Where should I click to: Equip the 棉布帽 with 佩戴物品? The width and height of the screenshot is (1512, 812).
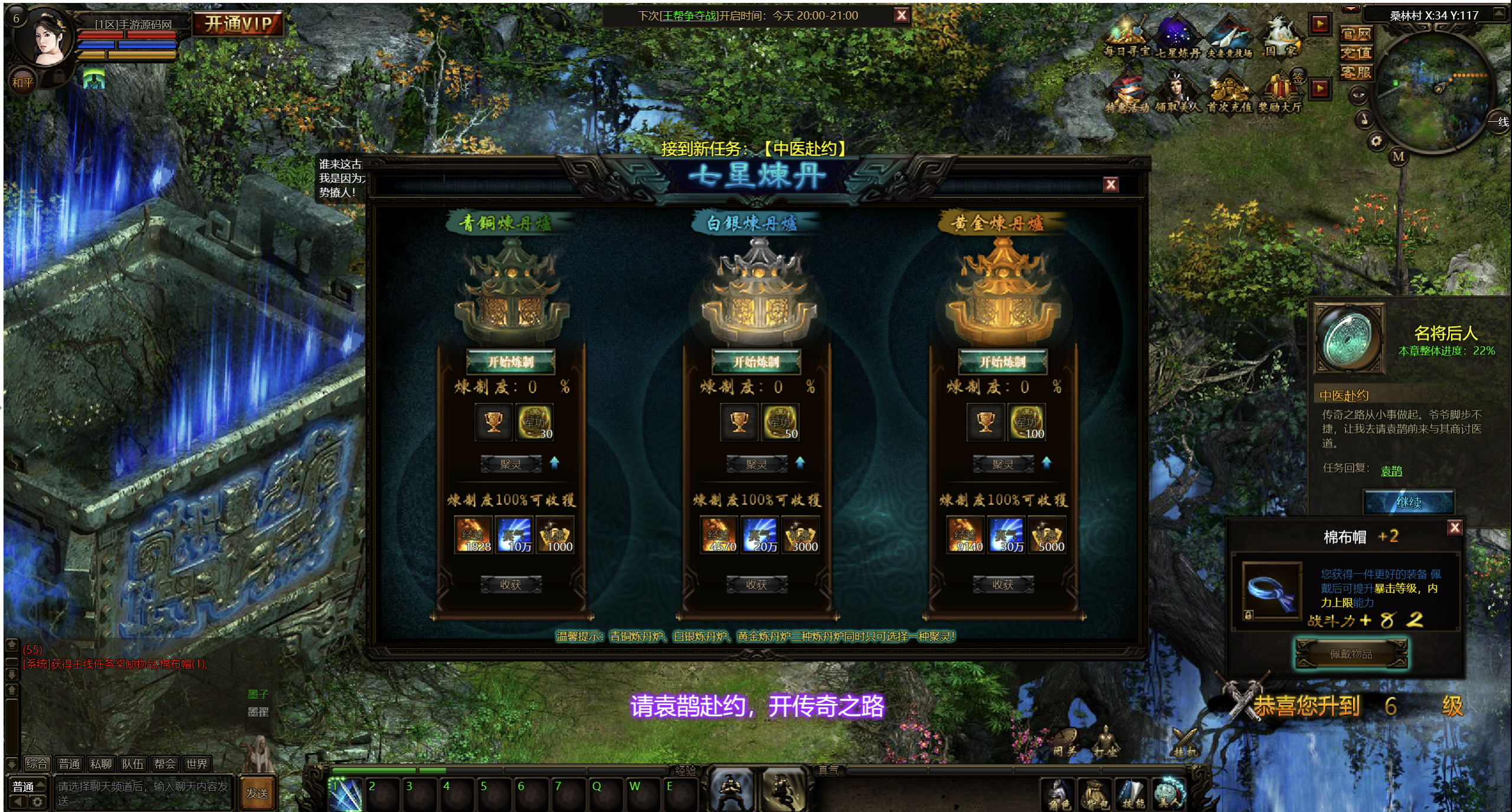coord(1351,654)
